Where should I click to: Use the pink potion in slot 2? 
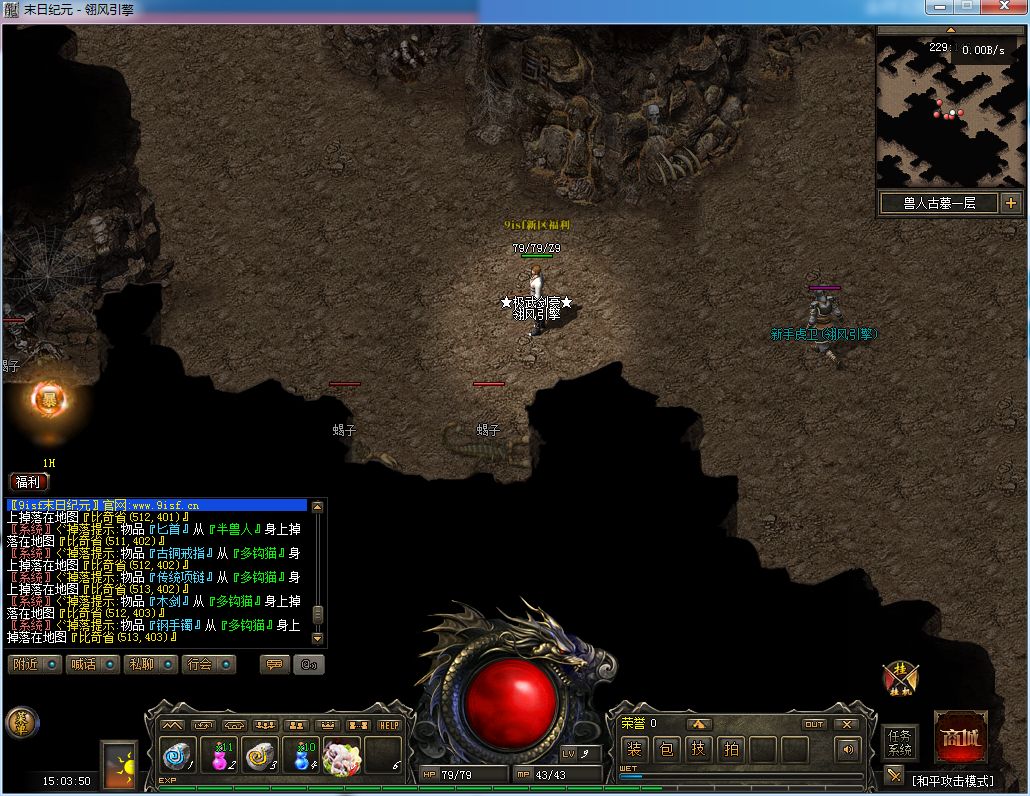point(220,755)
